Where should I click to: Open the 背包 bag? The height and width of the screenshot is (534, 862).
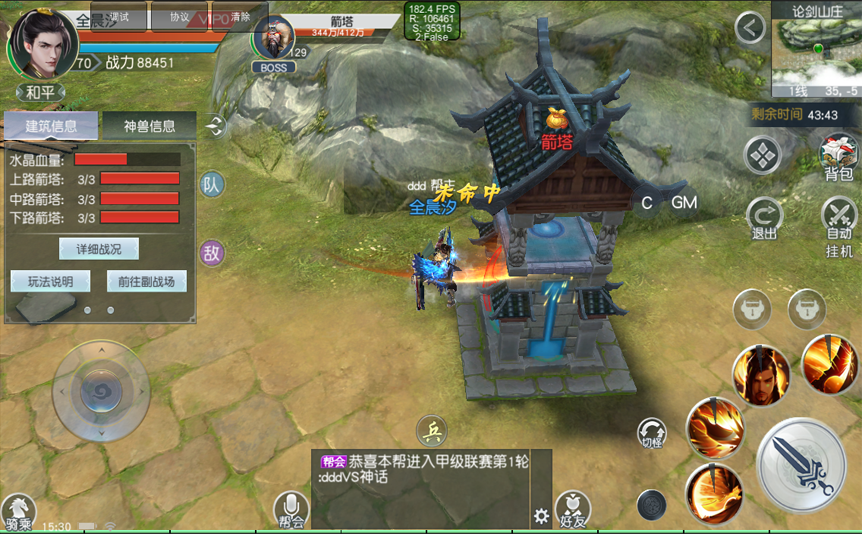click(838, 157)
